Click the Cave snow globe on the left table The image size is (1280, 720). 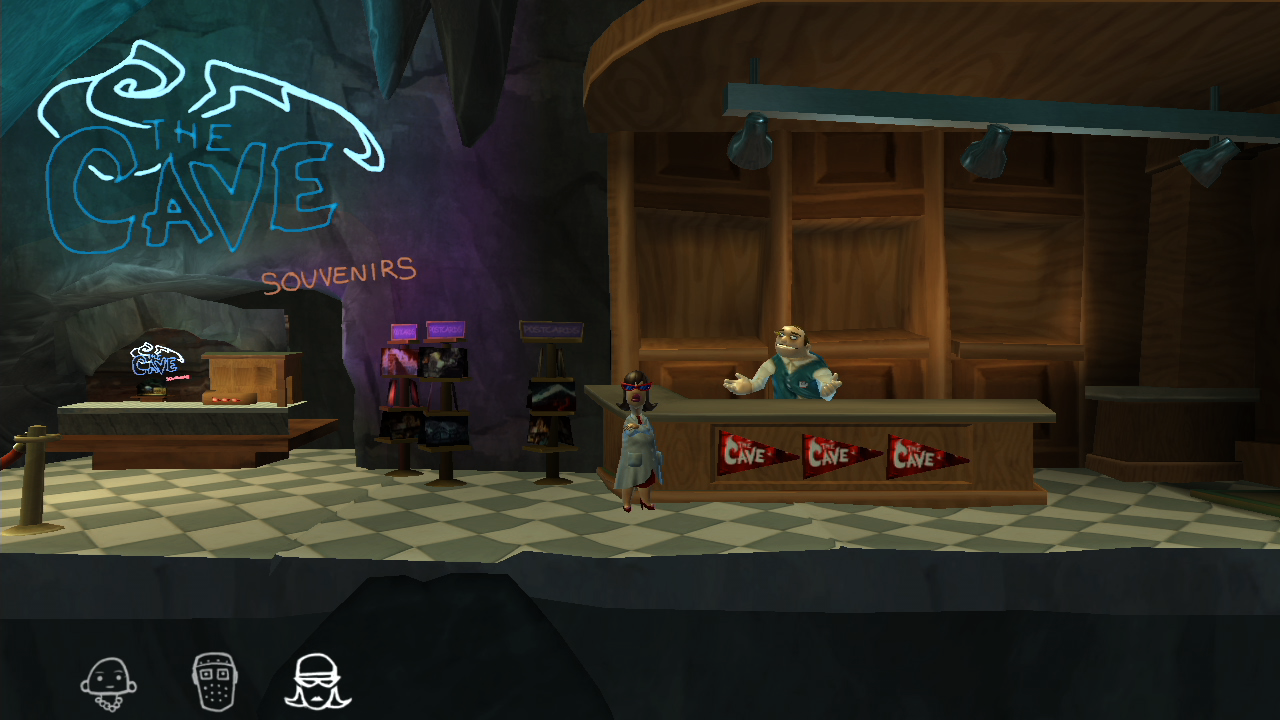152,385
